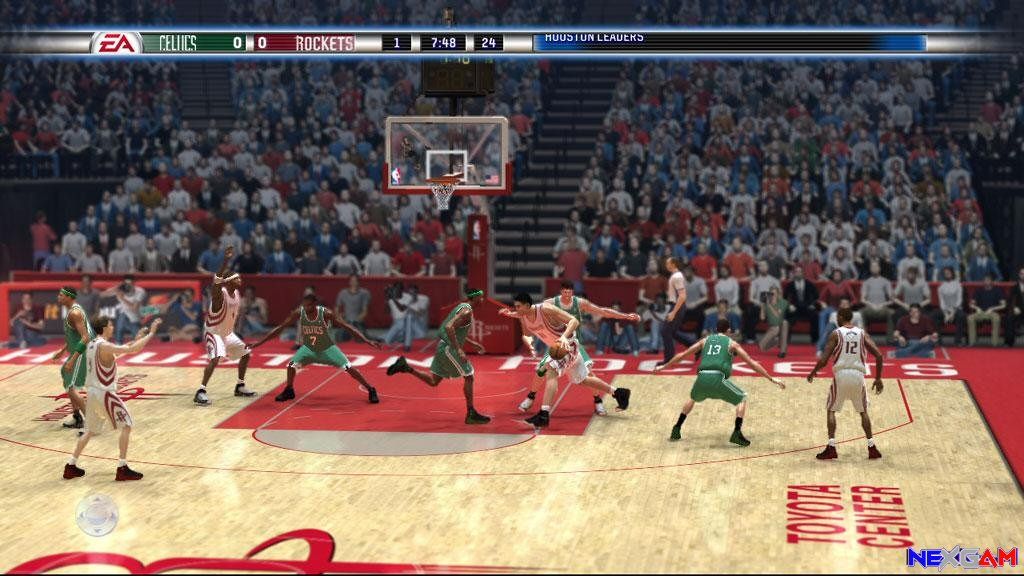Click the Nexgam watermark logo

[x=961, y=556]
